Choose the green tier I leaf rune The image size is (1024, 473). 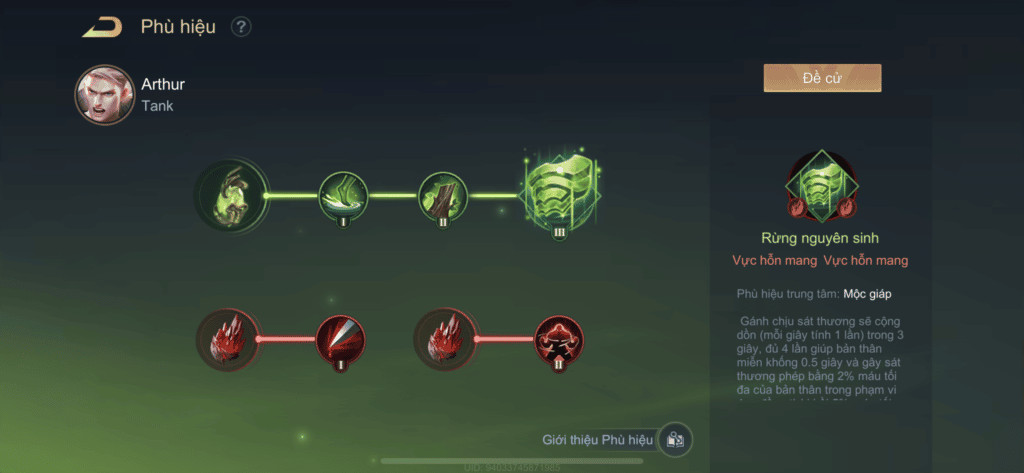coord(343,196)
